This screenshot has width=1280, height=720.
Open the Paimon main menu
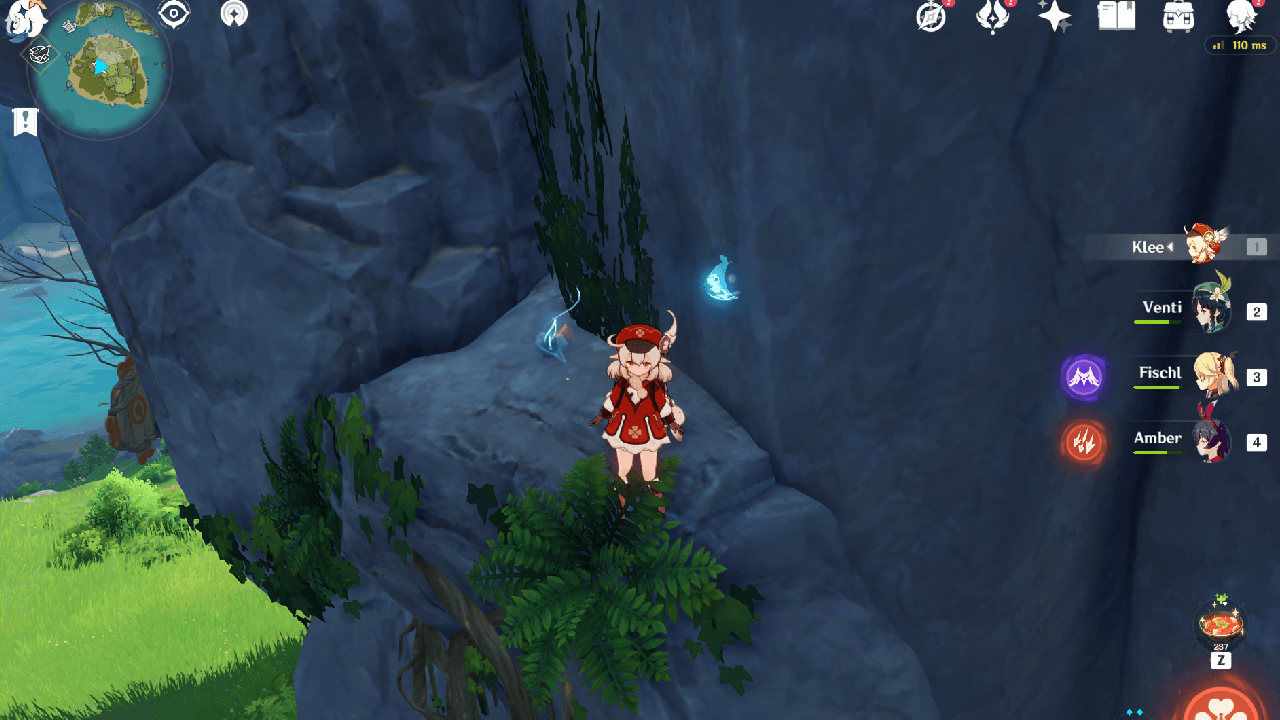(x=28, y=18)
